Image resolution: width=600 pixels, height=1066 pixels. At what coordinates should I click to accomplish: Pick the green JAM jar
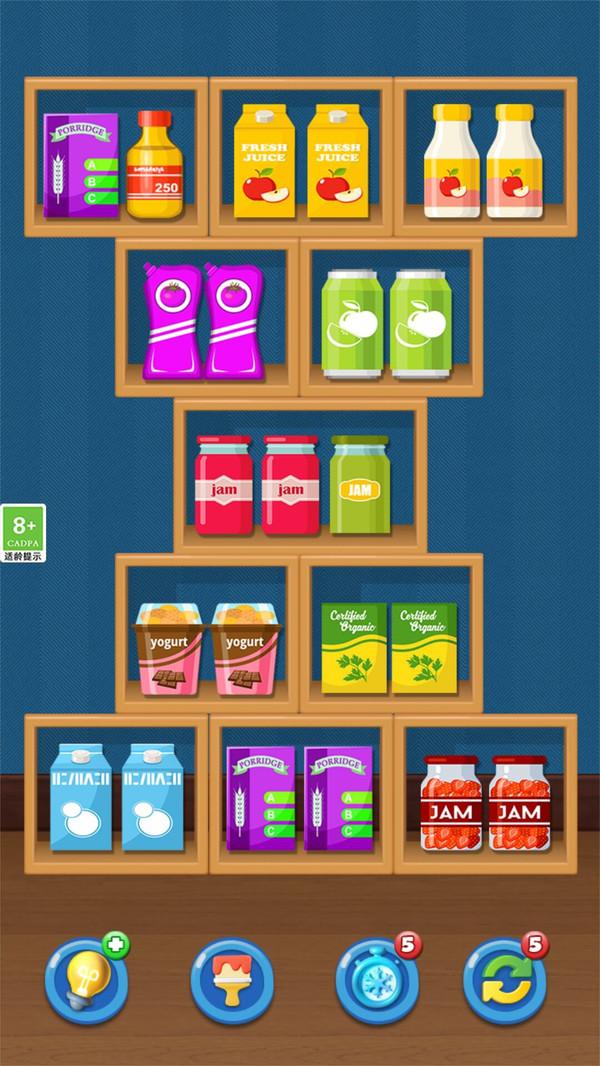[x=356, y=485]
